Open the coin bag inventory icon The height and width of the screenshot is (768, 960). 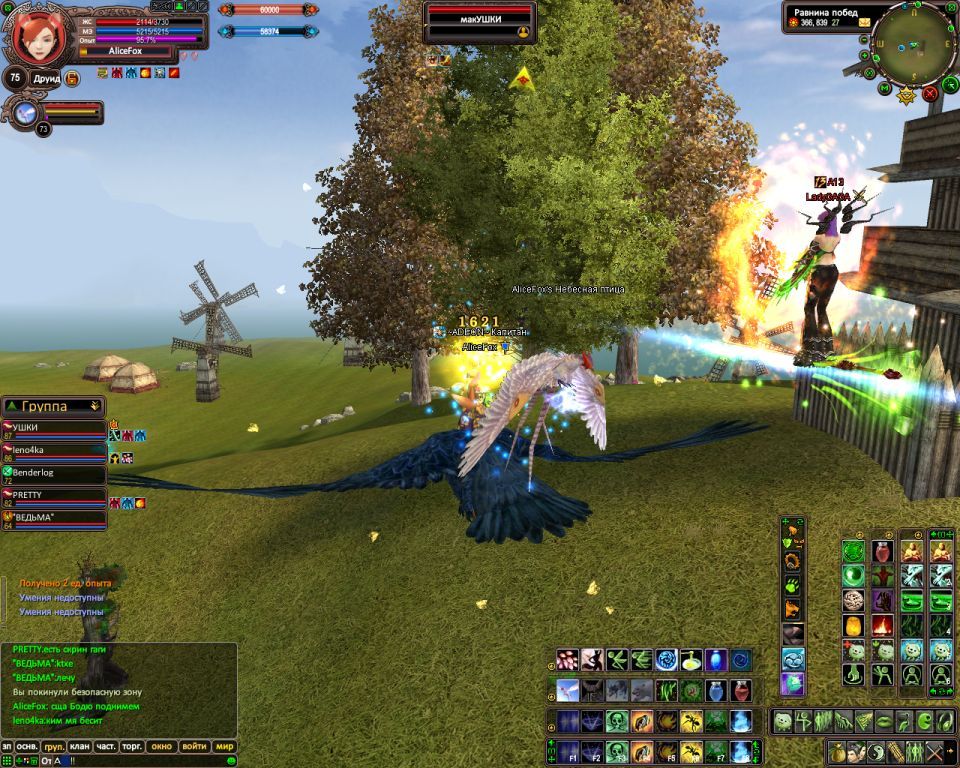click(838, 752)
